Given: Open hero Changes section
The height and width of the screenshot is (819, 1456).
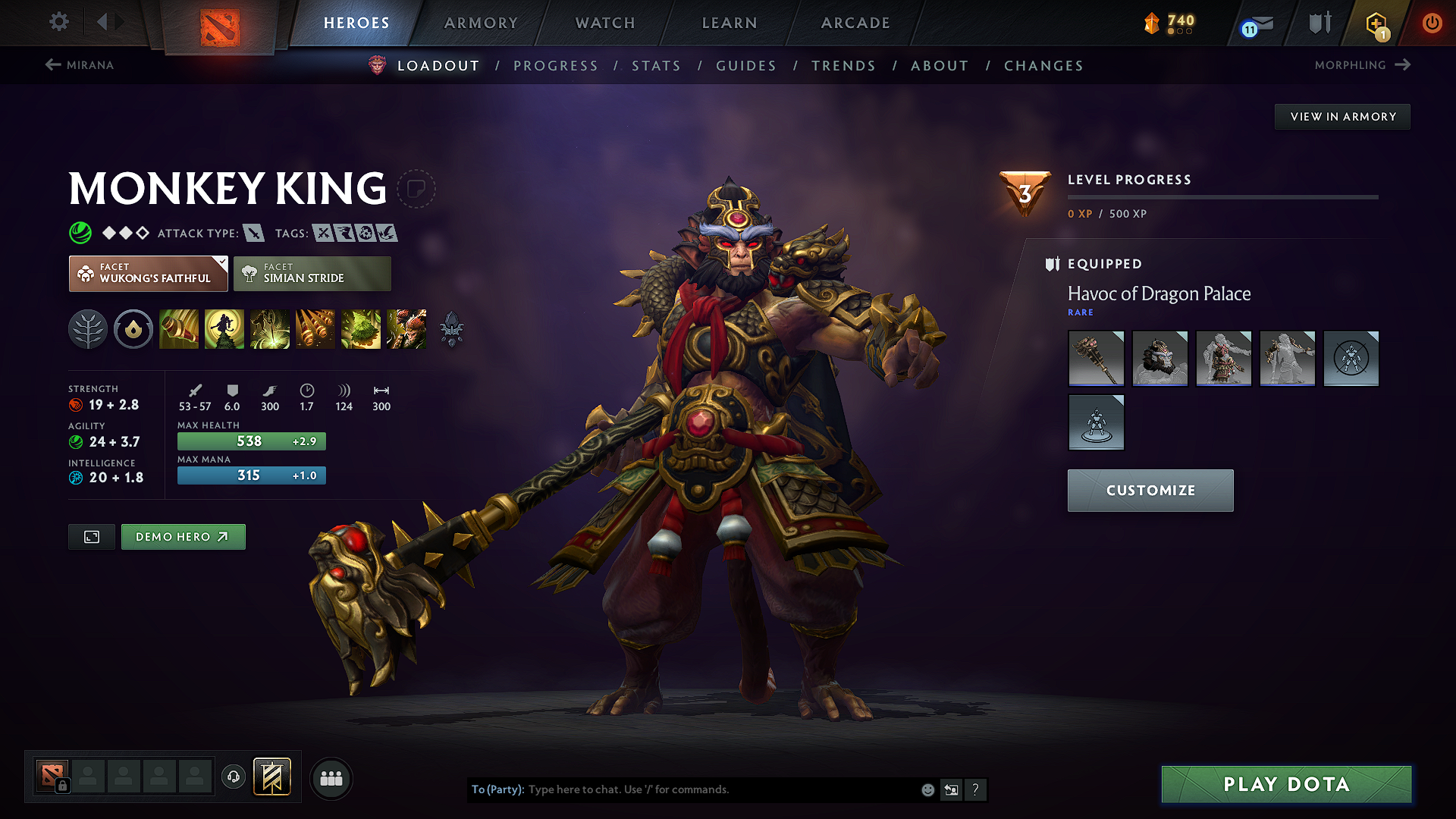Looking at the screenshot, I should tap(1043, 66).
